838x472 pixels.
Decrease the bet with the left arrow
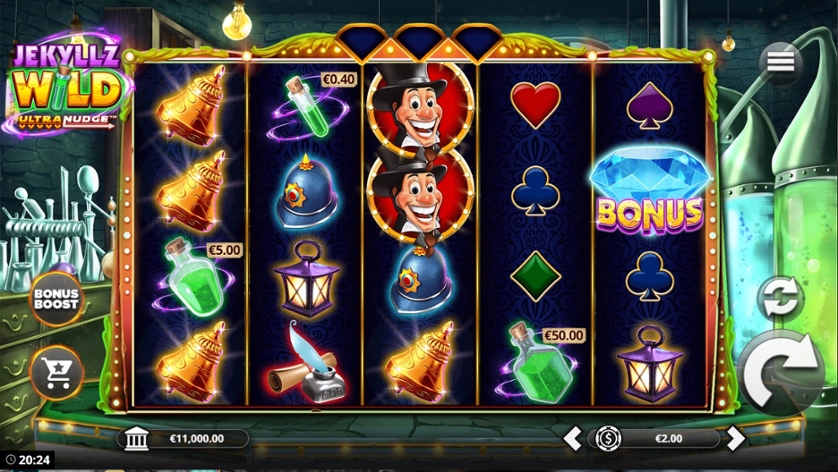573,438
